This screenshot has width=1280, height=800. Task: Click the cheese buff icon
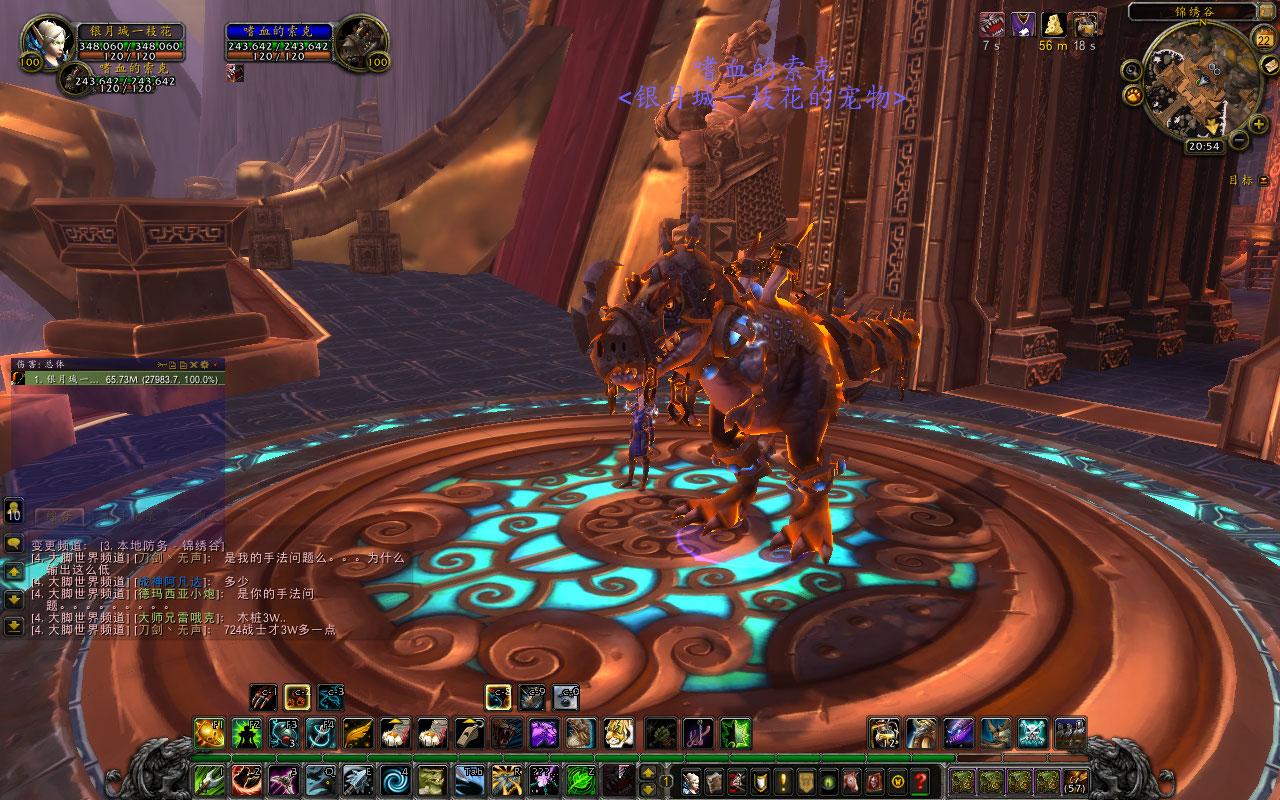(x=1052, y=24)
